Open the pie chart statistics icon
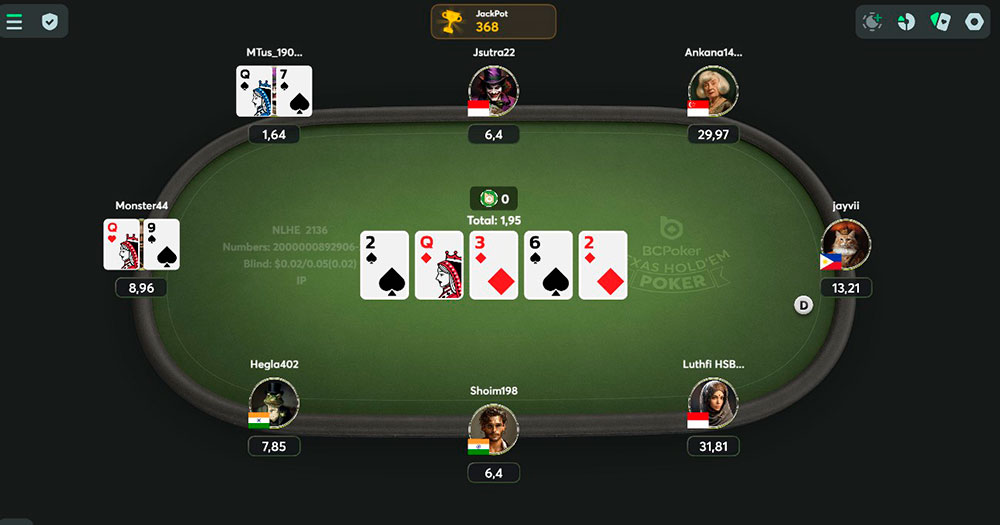 pyautogui.click(x=906, y=21)
